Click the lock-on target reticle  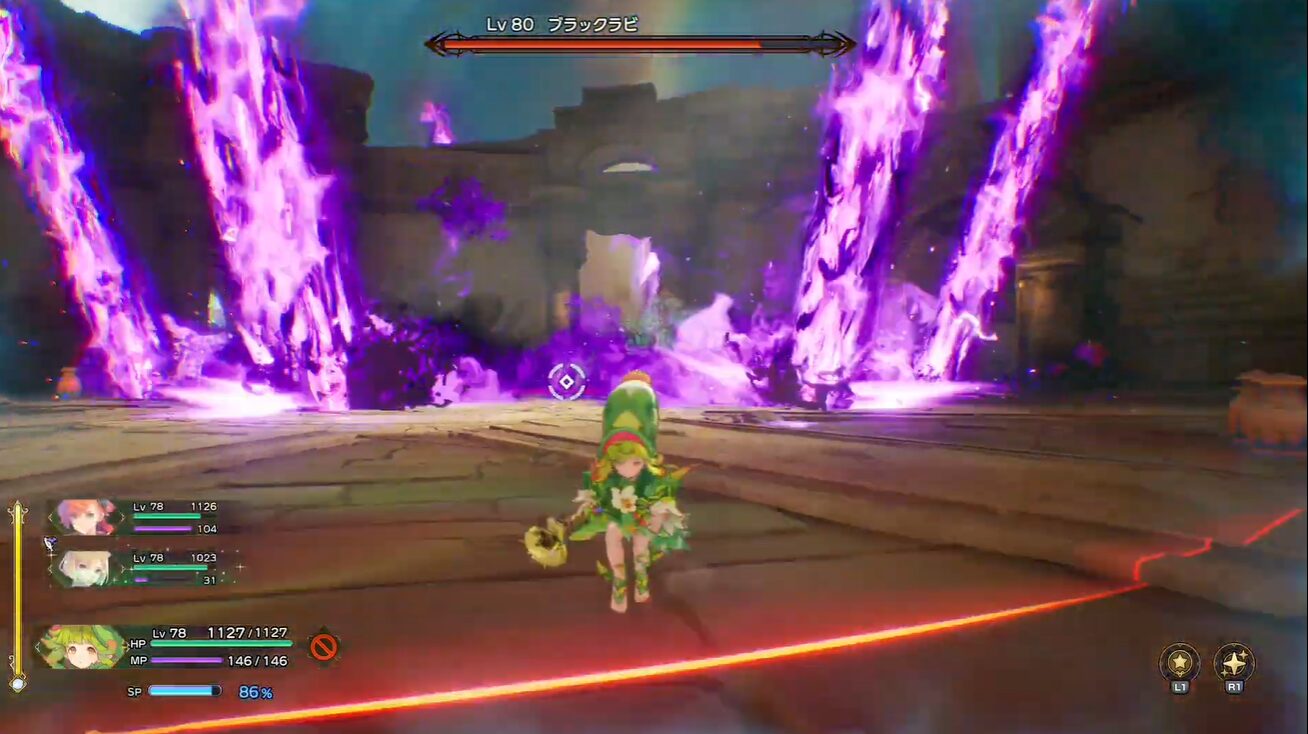(x=567, y=381)
